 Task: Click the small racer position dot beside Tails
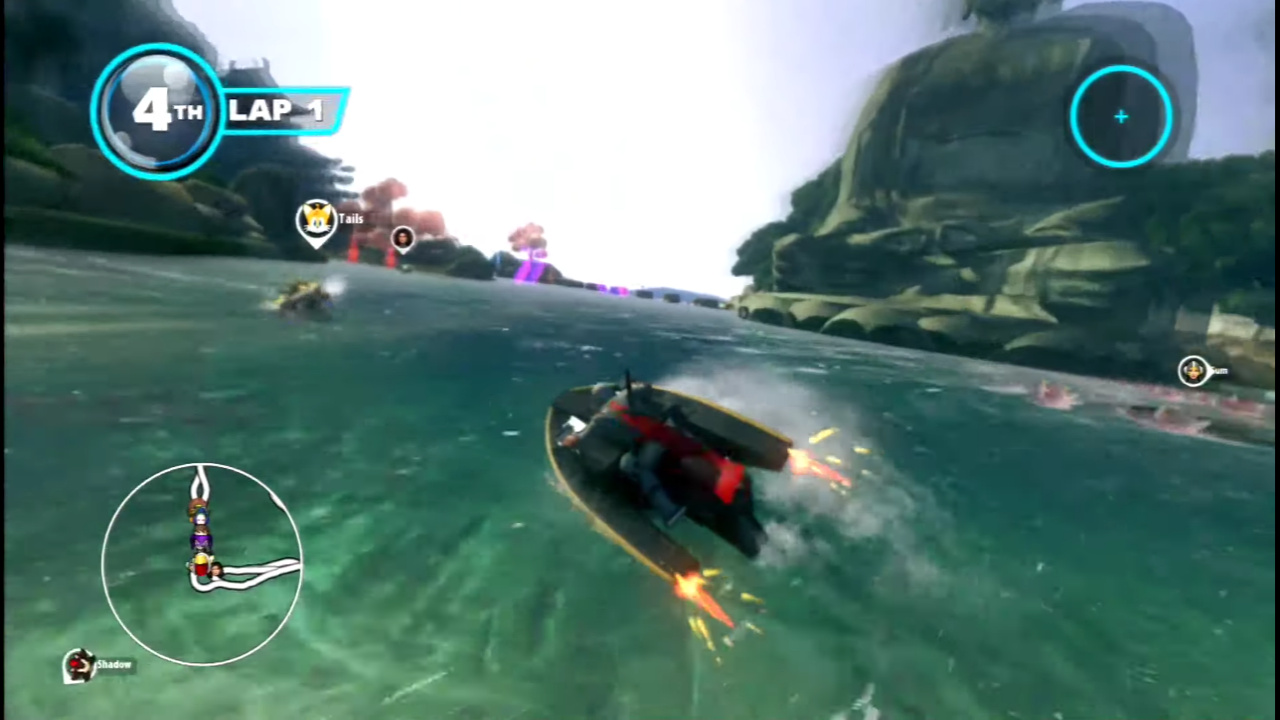point(402,238)
